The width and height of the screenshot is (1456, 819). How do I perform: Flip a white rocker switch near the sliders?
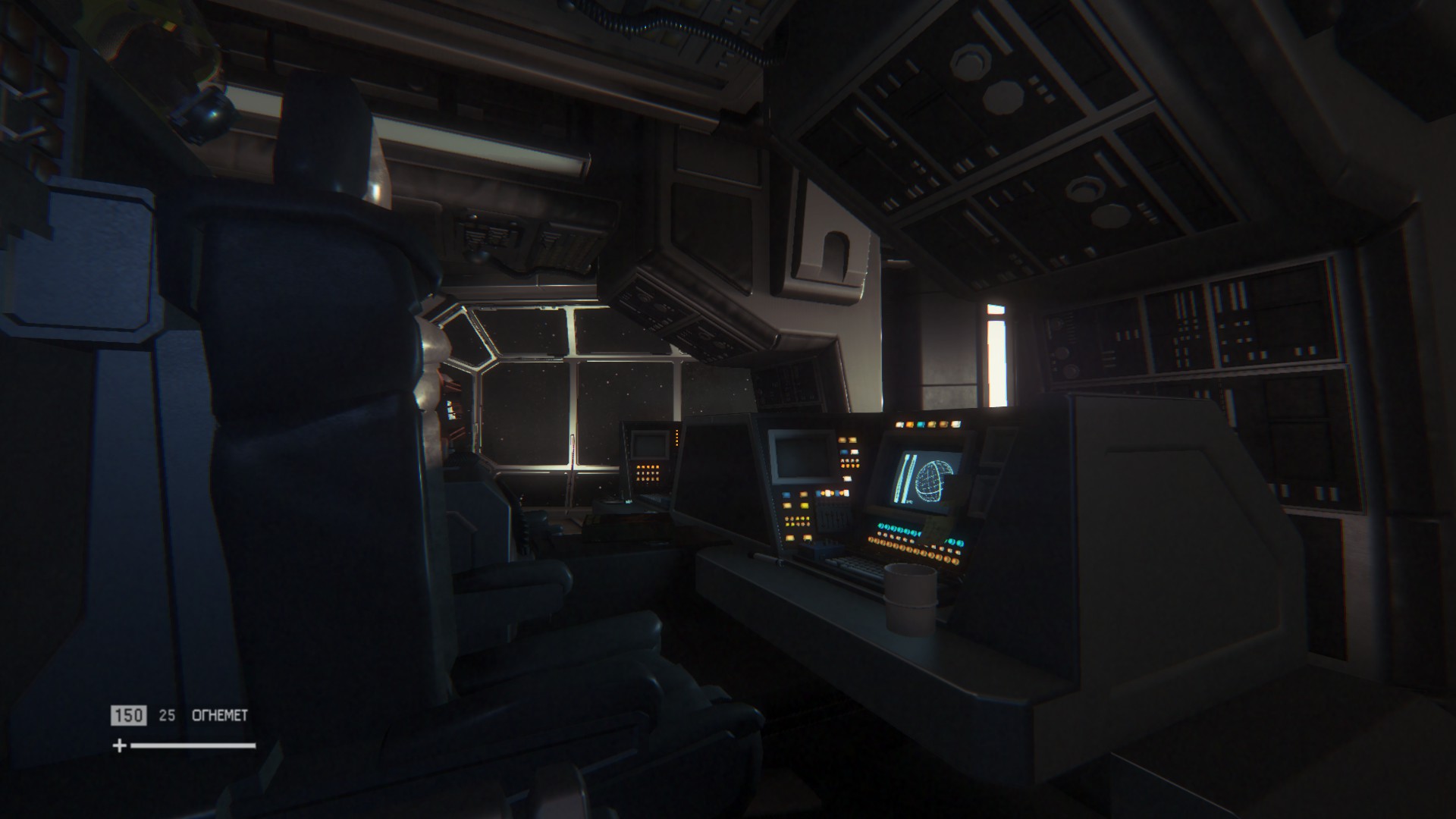tap(846, 480)
